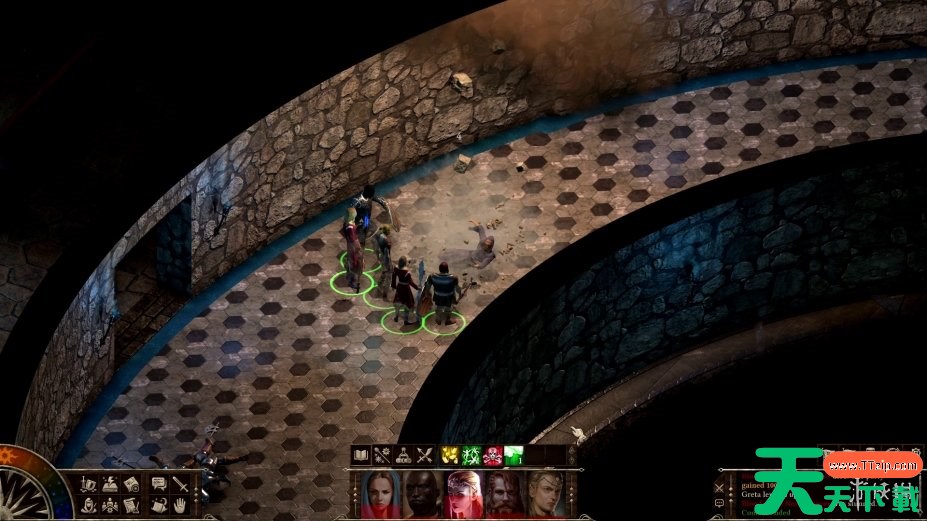The height and width of the screenshot is (521, 927).
Task: Choose the crossed arrow and feather icon
Action: click(x=425, y=456)
